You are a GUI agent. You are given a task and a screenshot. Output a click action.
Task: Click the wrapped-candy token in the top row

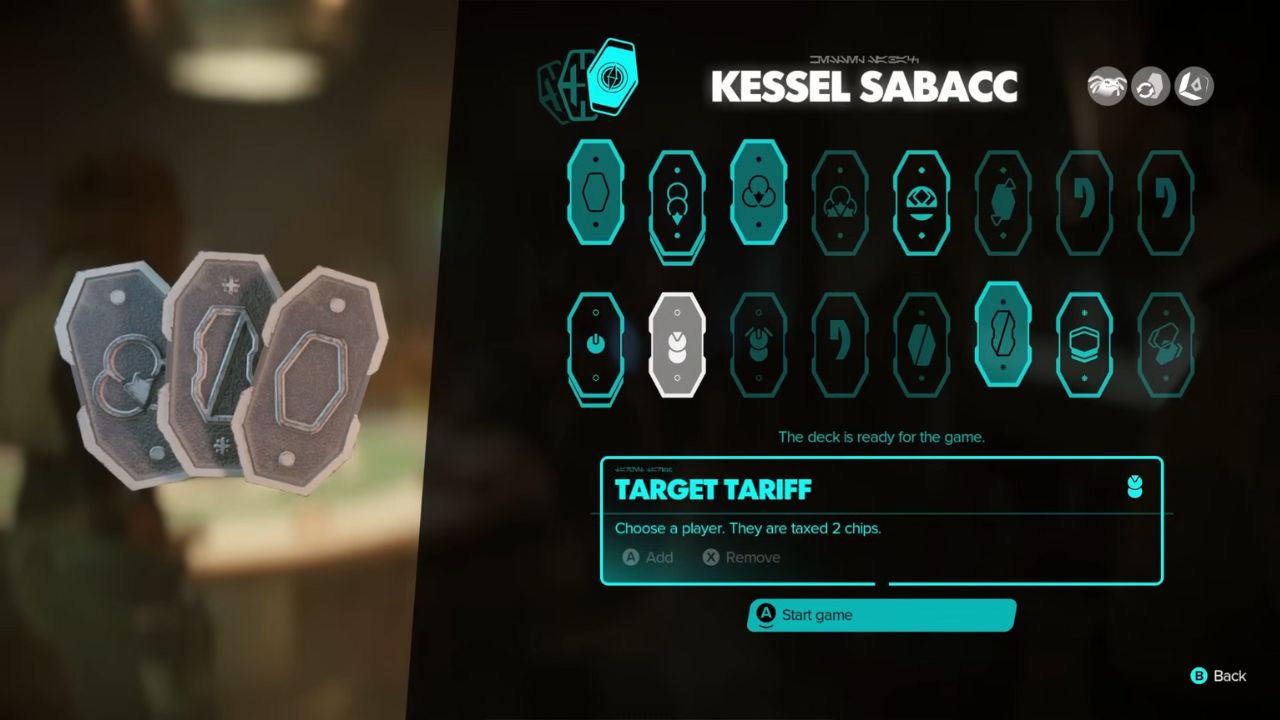(1003, 197)
